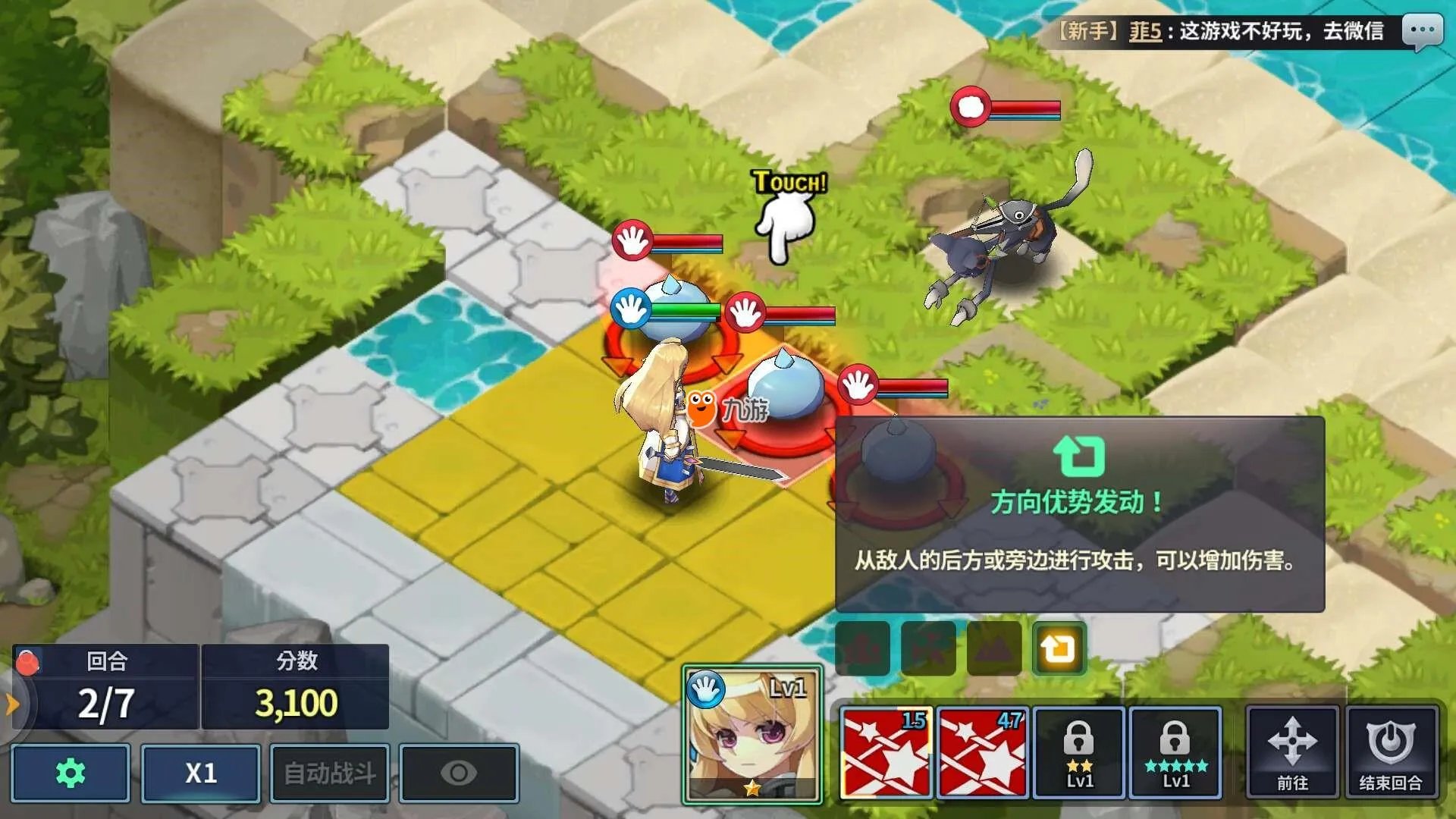Activate the red star skill costing 15
This screenshot has width=1456, height=819.
tap(886, 752)
